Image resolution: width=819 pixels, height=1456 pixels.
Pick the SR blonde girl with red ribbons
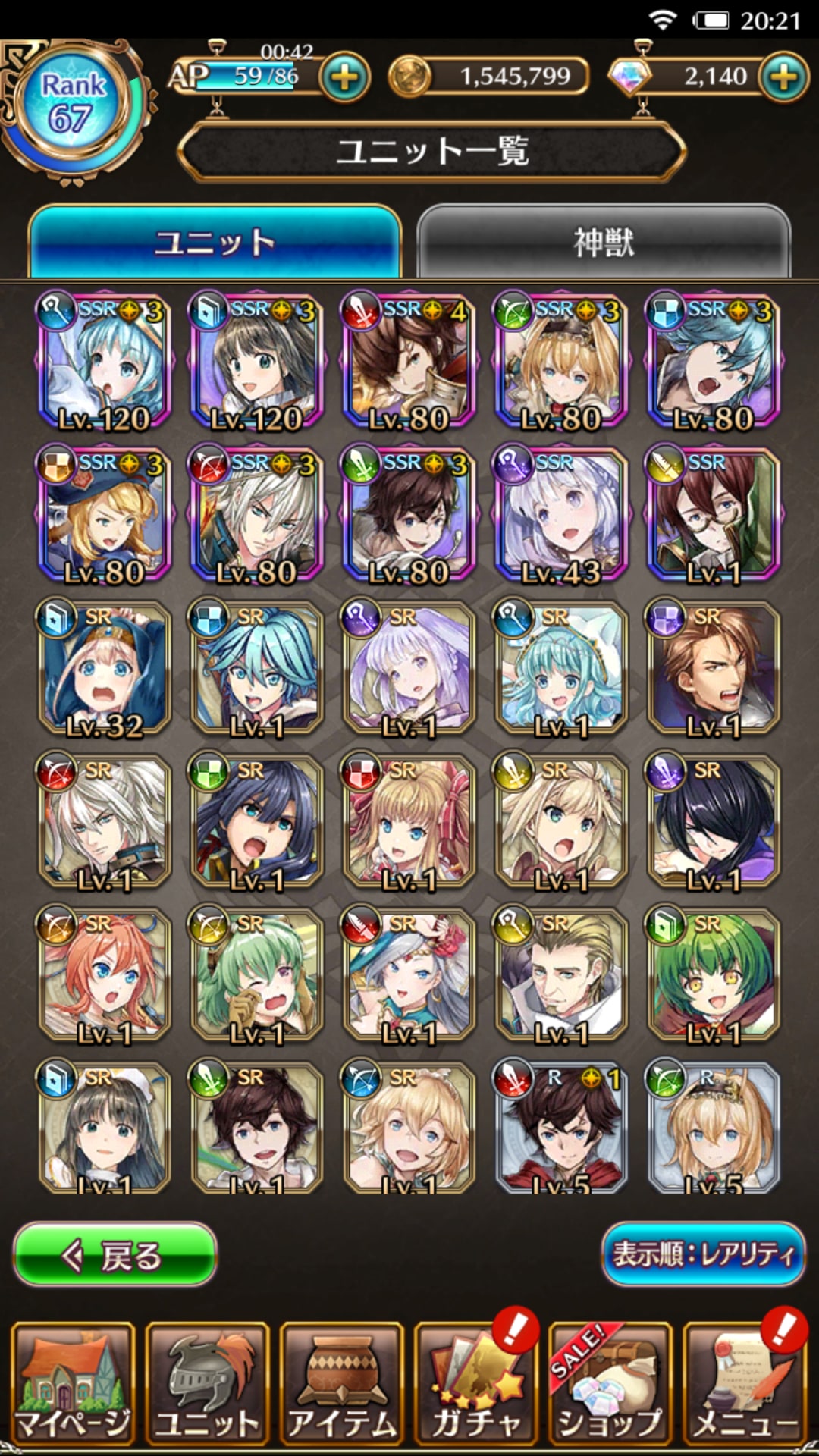(409, 822)
